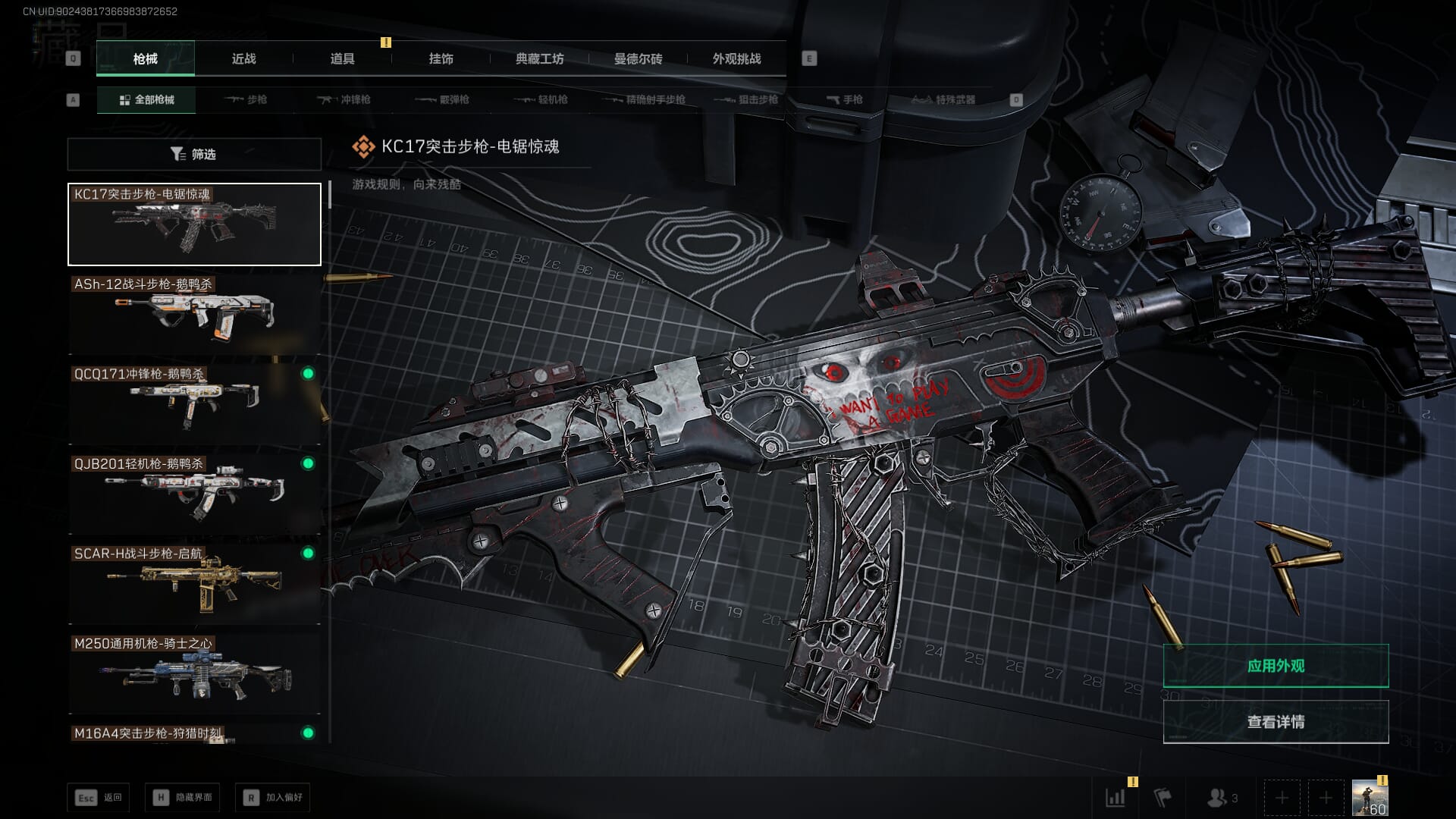Show the 外观挑战 tab
The width and height of the screenshot is (1456, 819).
736,58
